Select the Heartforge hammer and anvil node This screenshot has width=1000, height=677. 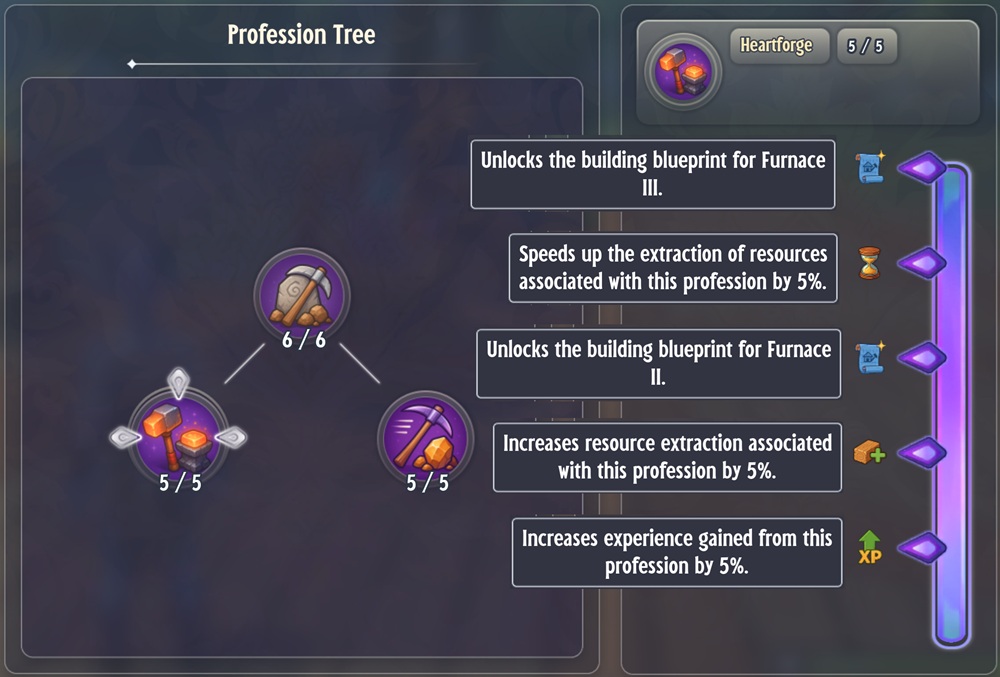click(178, 436)
